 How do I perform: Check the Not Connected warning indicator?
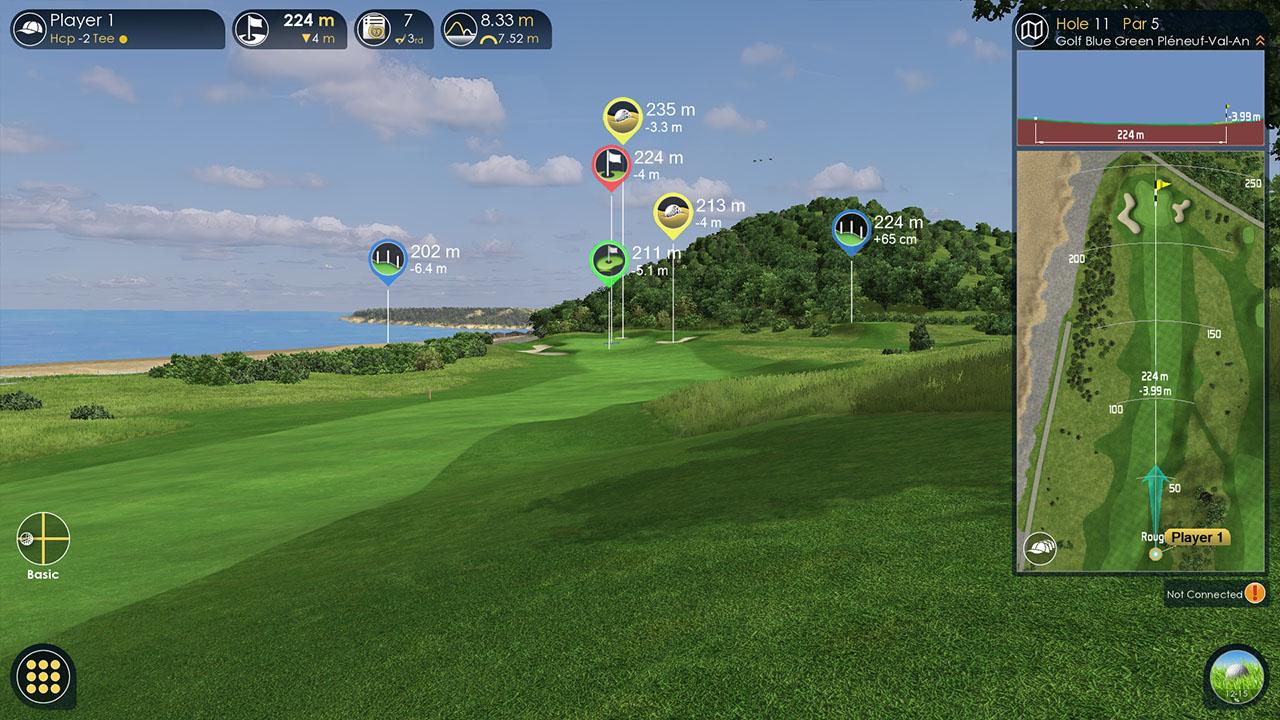point(1255,594)
